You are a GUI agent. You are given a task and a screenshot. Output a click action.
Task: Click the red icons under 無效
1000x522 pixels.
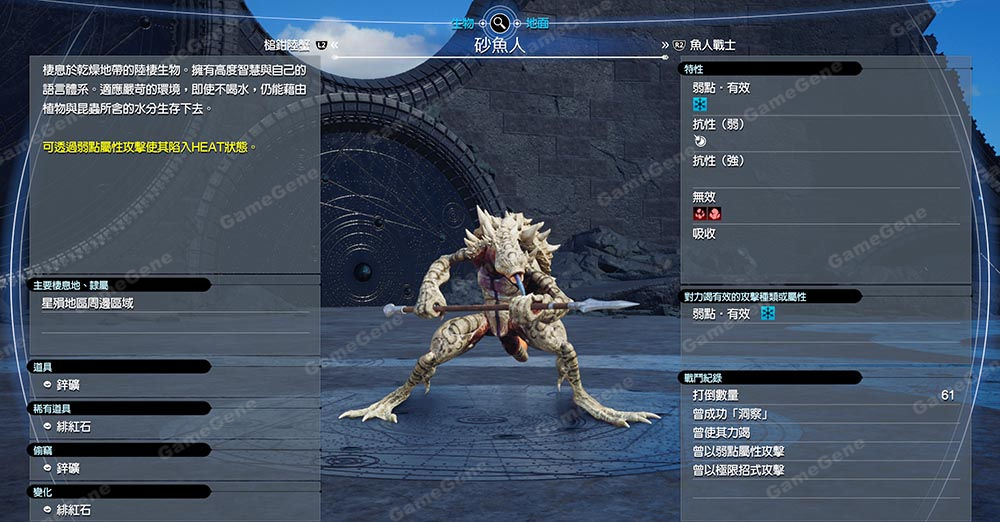pyautogui.click(x=707, y=214)
